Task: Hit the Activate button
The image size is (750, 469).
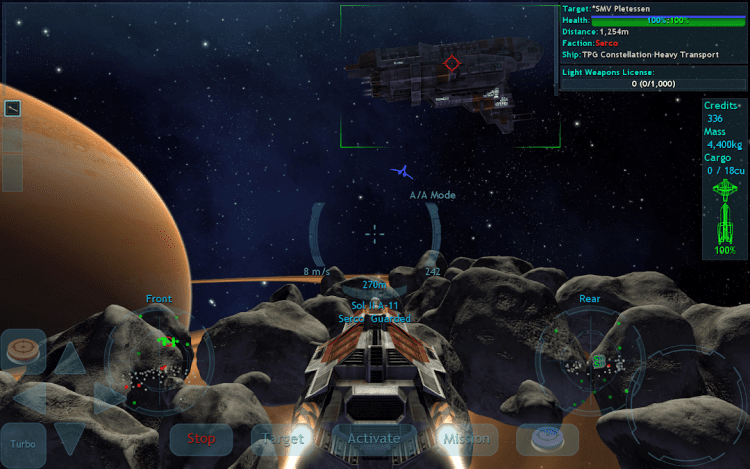Action: (373, 438)
